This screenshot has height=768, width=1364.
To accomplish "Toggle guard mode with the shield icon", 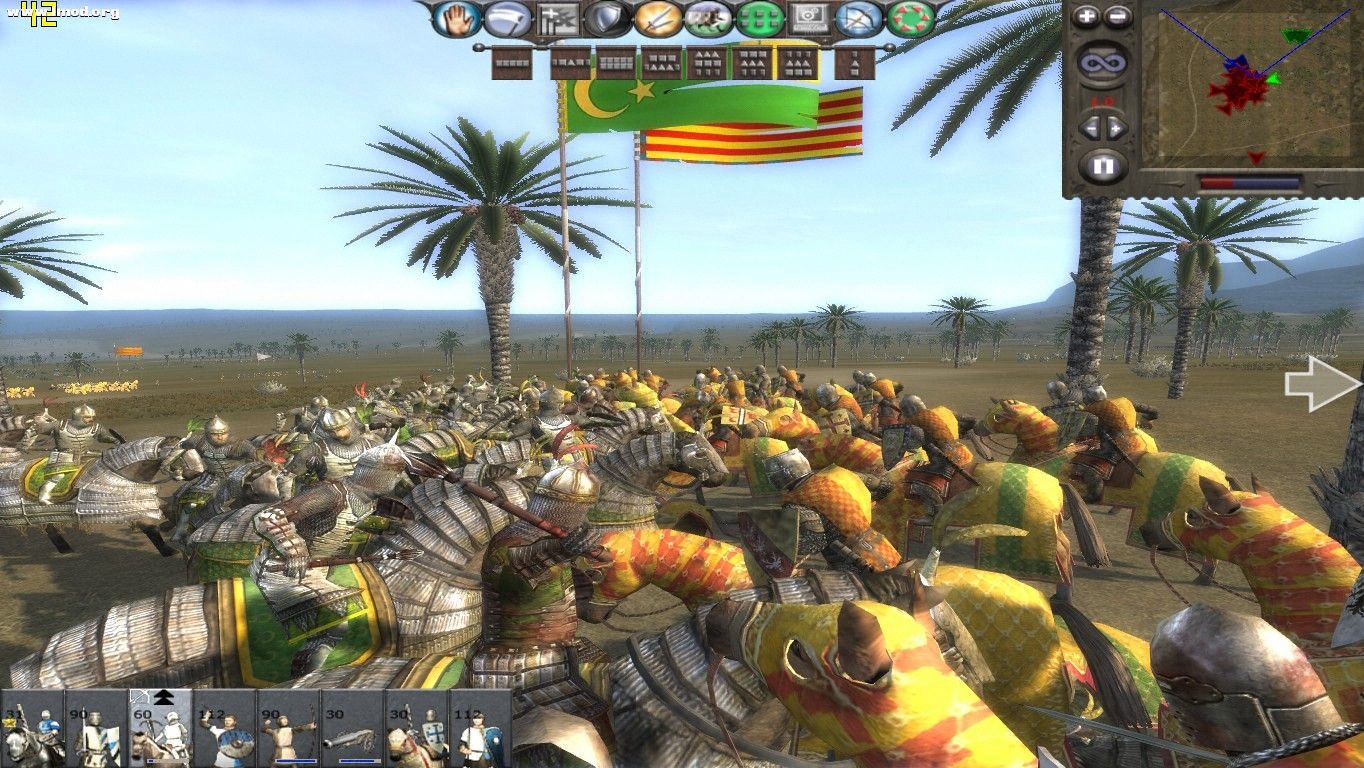I will tap(604, 18).
